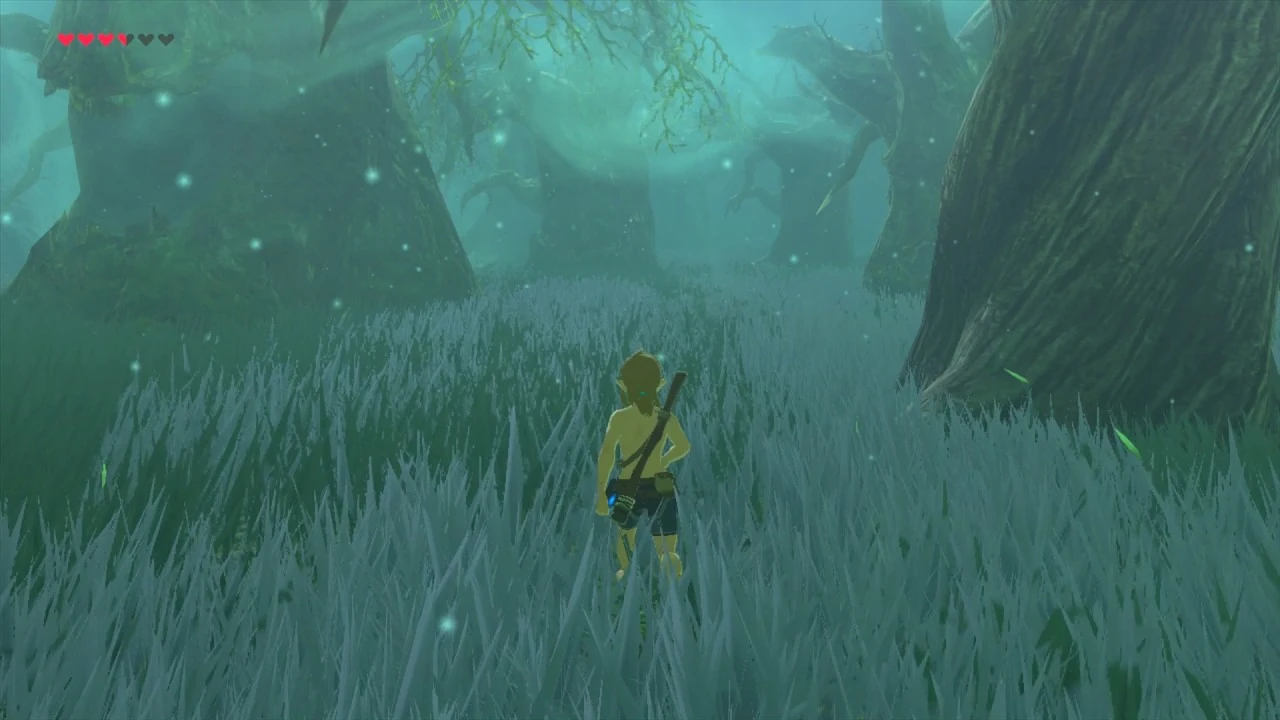Image resolution: width=1280 pixels, height=720 pixels.
Task: Click the sixth empty heart container
Action: [166, 40]
